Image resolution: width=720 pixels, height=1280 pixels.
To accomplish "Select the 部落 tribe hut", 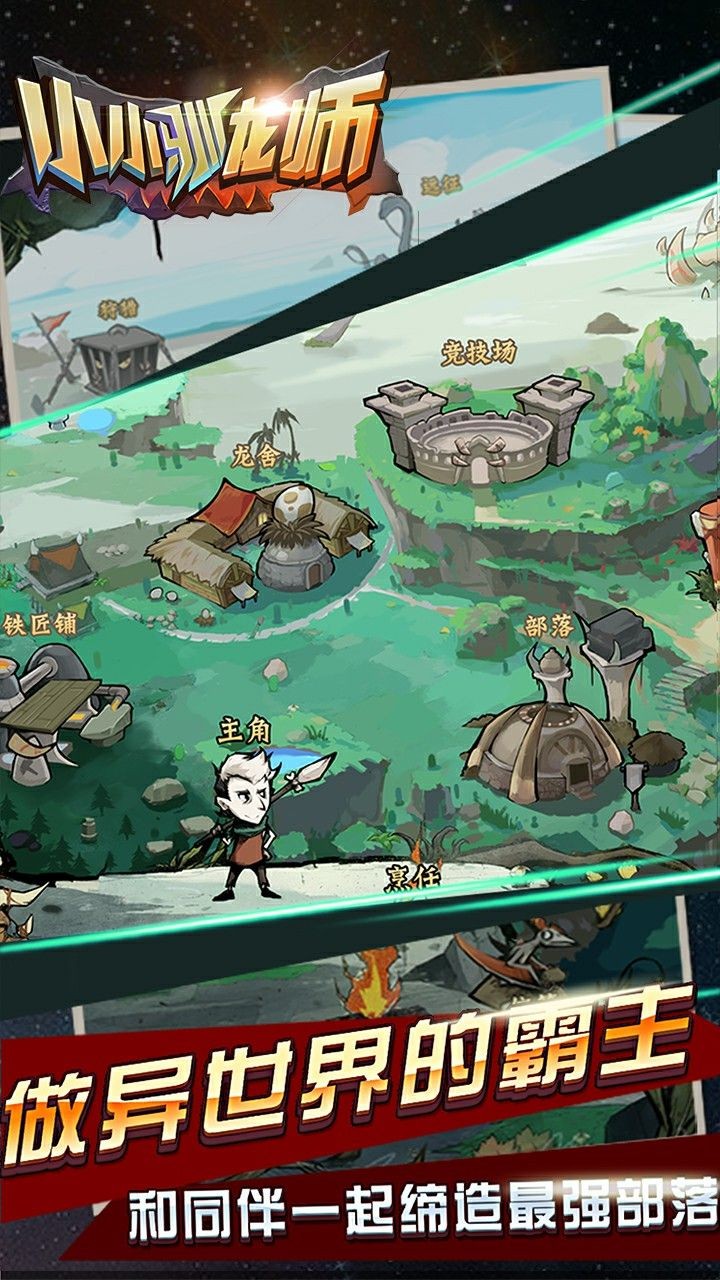I will click(x=548, y=735).
